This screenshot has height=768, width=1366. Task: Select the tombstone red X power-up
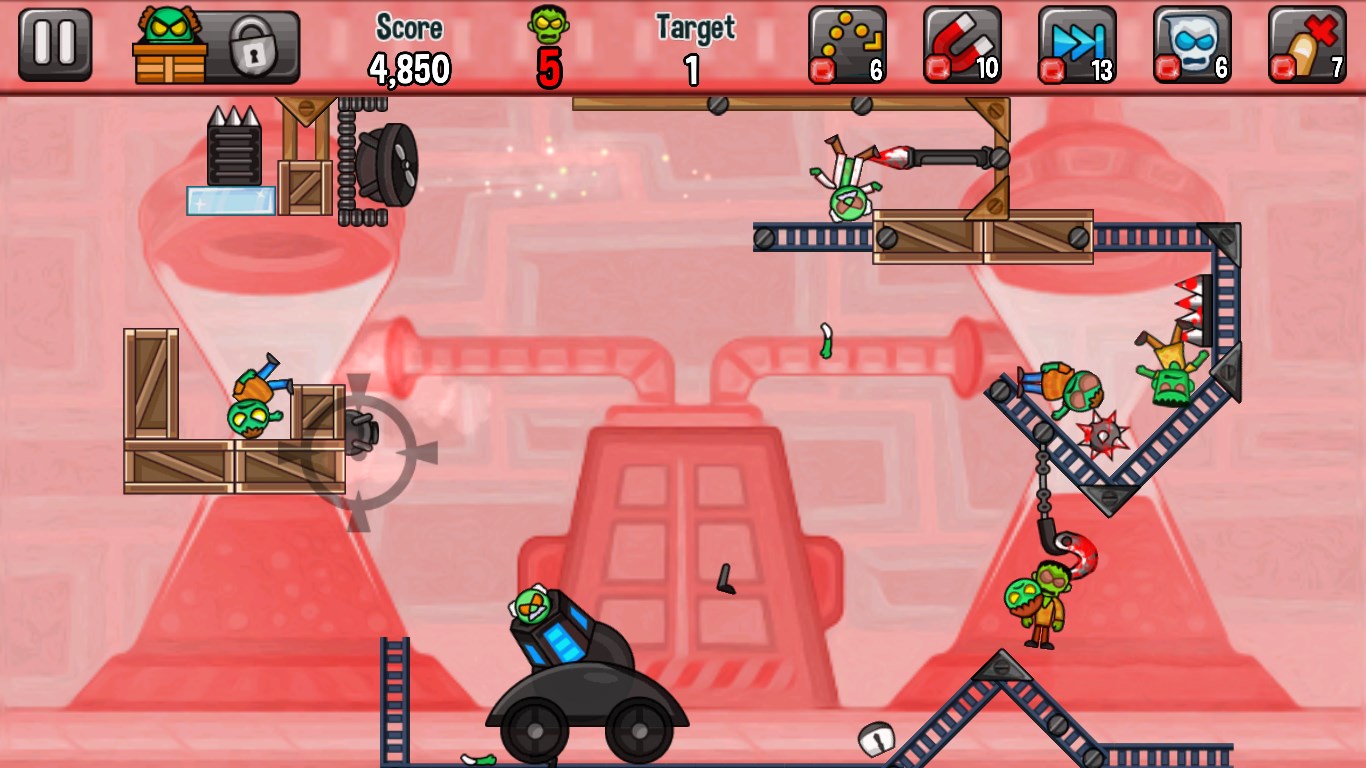pos(1307,45)
